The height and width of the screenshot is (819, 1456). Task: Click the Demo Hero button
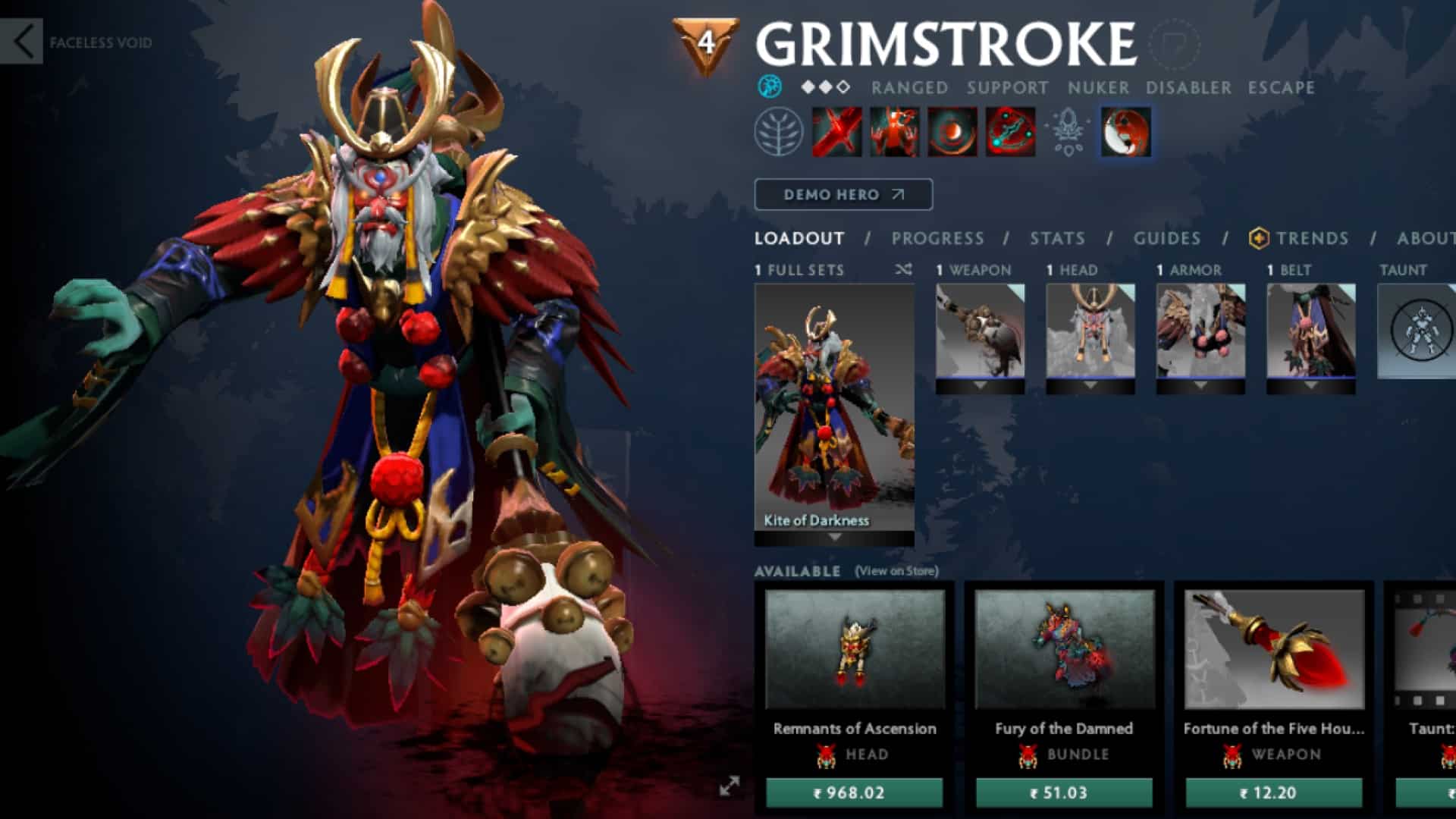(x=842, y=194)
